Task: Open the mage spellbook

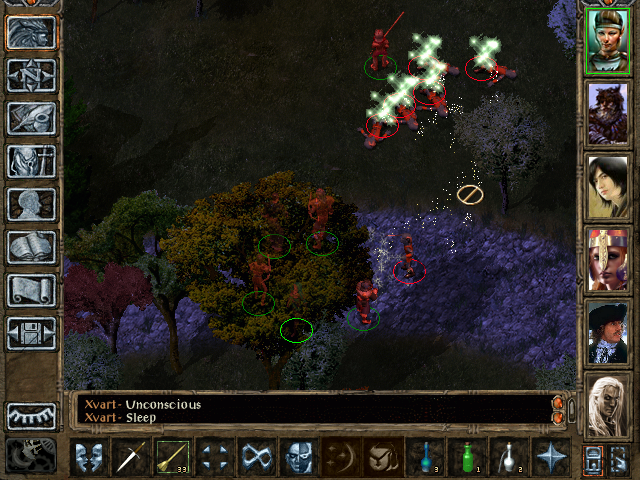Action: 31,247
